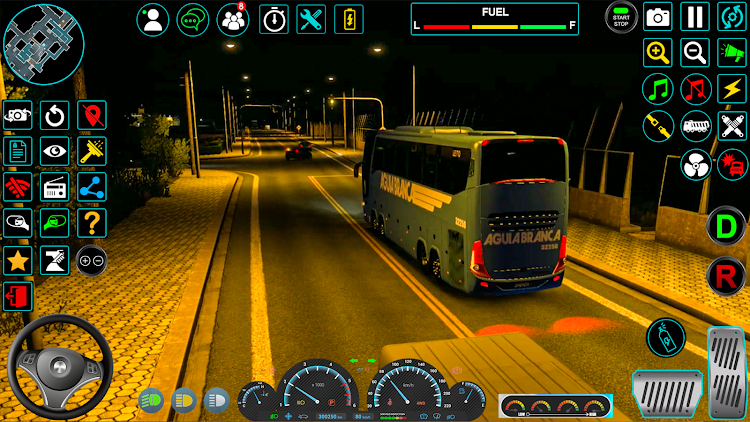Open the minimap
The width and height of the screenshot is (750, 422).
tap(43, 44)
